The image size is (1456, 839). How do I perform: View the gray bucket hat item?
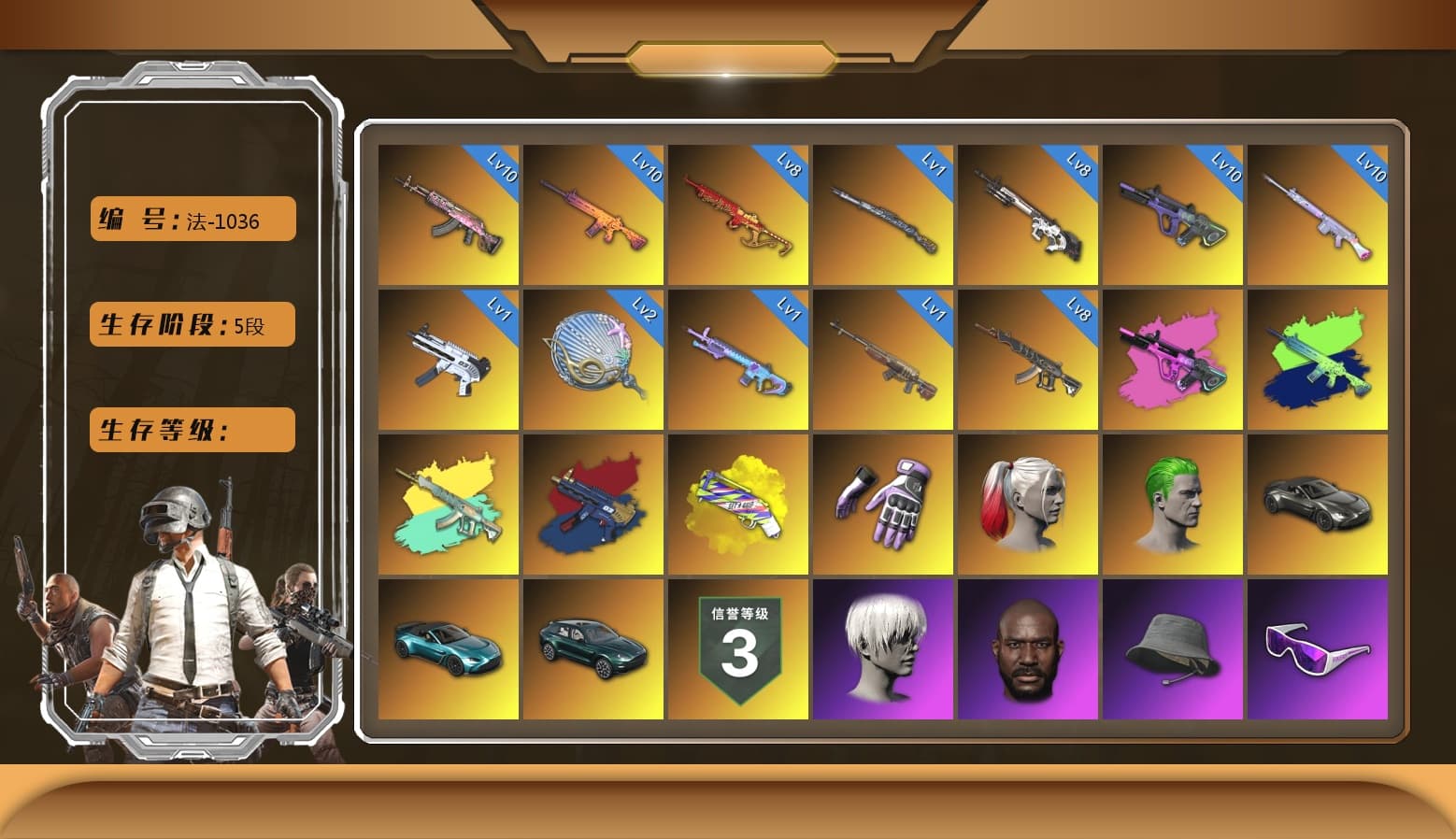[x=1175, y=649]
